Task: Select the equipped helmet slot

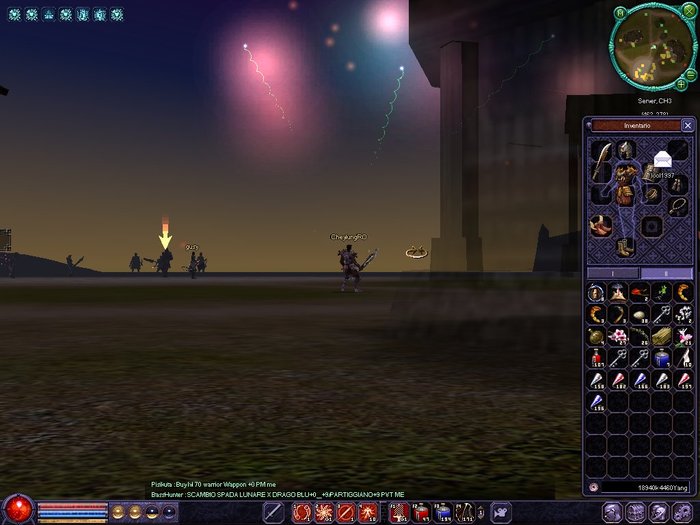Action: pyautogui.click(x=627, y=149)
